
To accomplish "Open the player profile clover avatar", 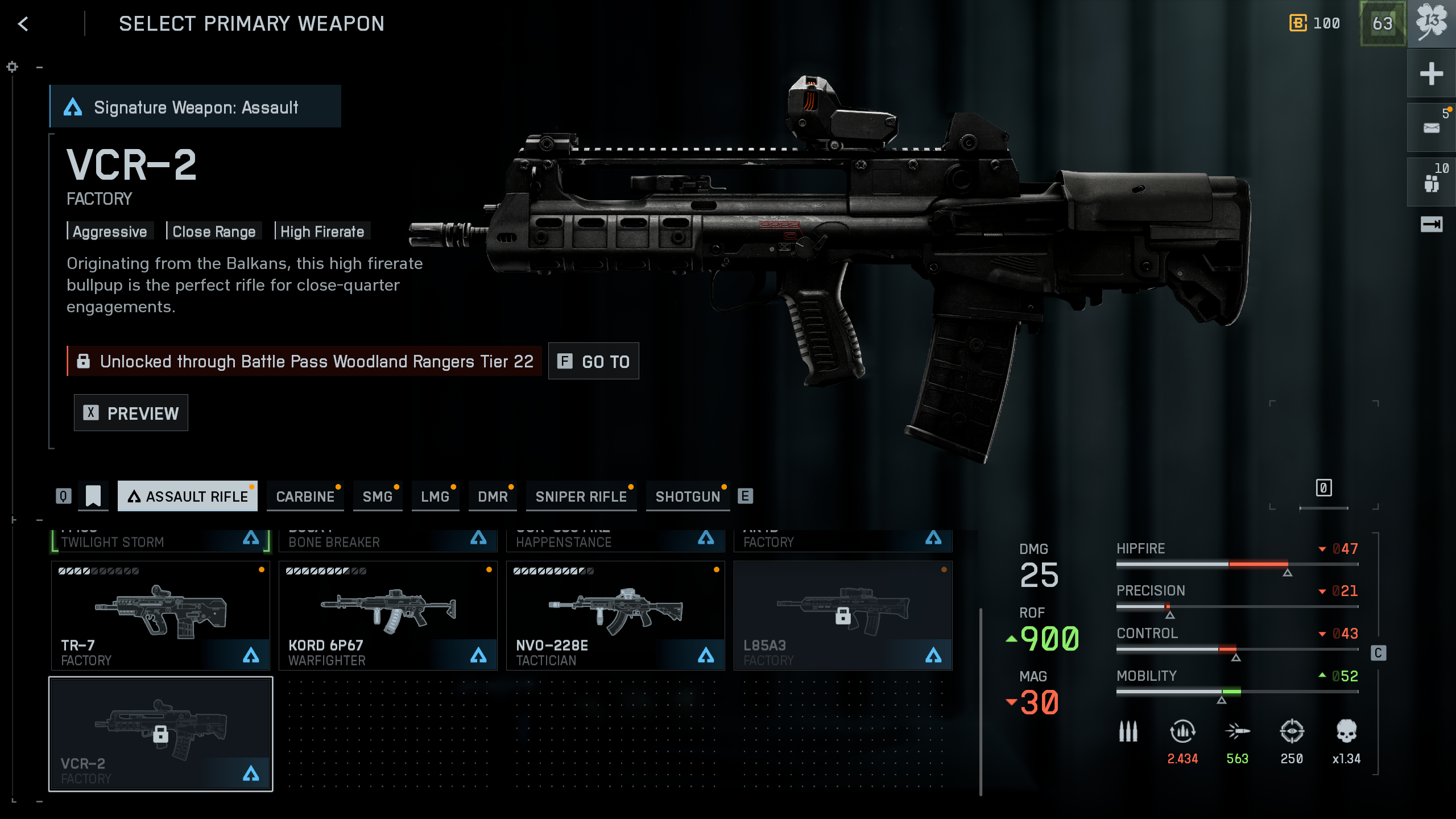I will tap(1431, 24).
